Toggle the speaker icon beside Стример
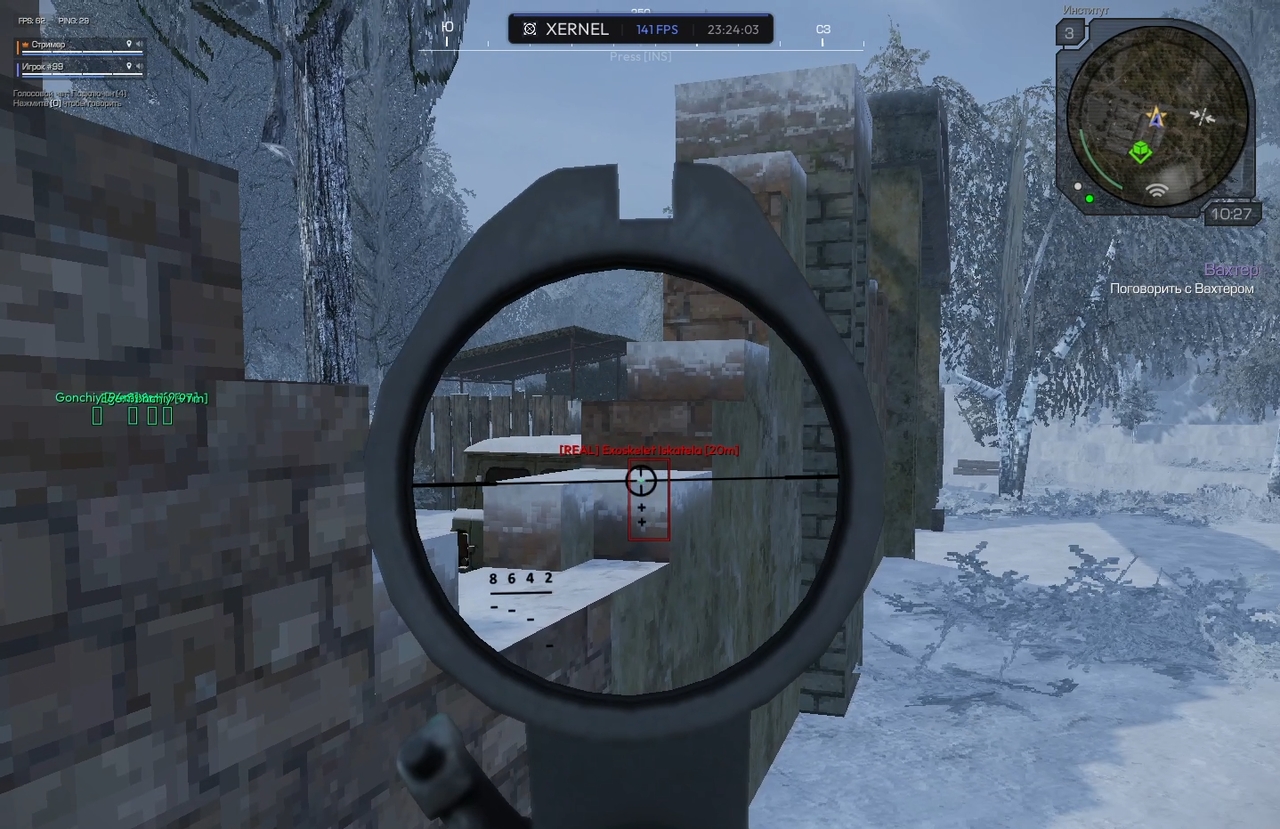 pos(139,45)
